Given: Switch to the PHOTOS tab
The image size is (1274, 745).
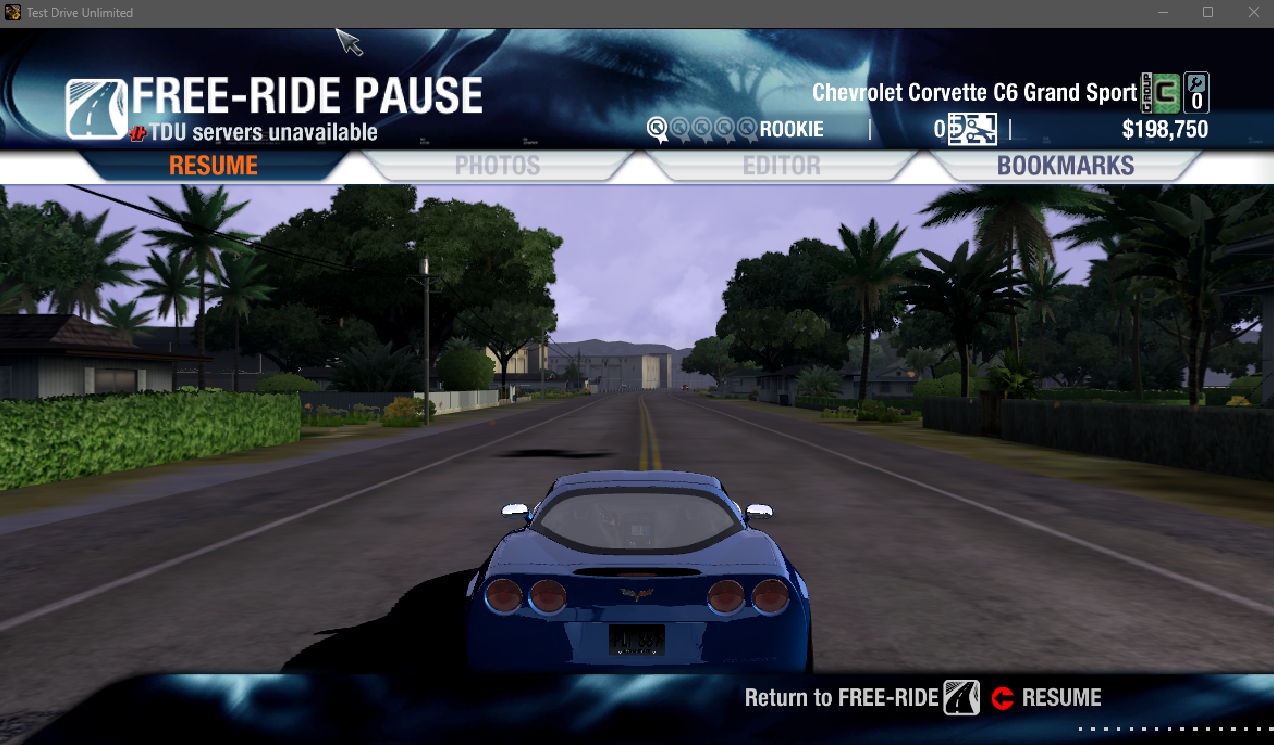Looking at the screenshot, I should (x=497, y=166).
